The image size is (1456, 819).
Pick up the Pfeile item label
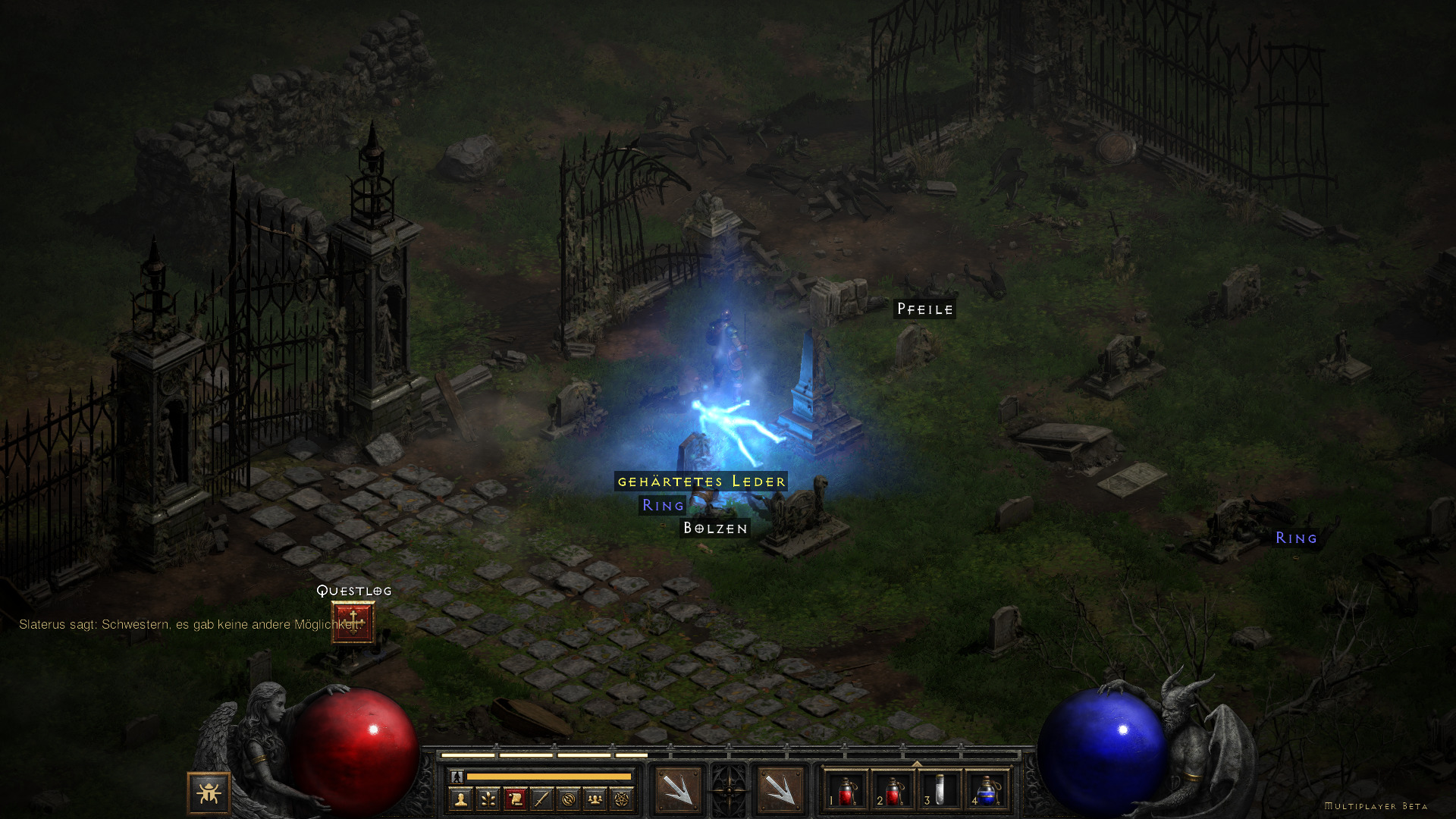coord(924,309)
